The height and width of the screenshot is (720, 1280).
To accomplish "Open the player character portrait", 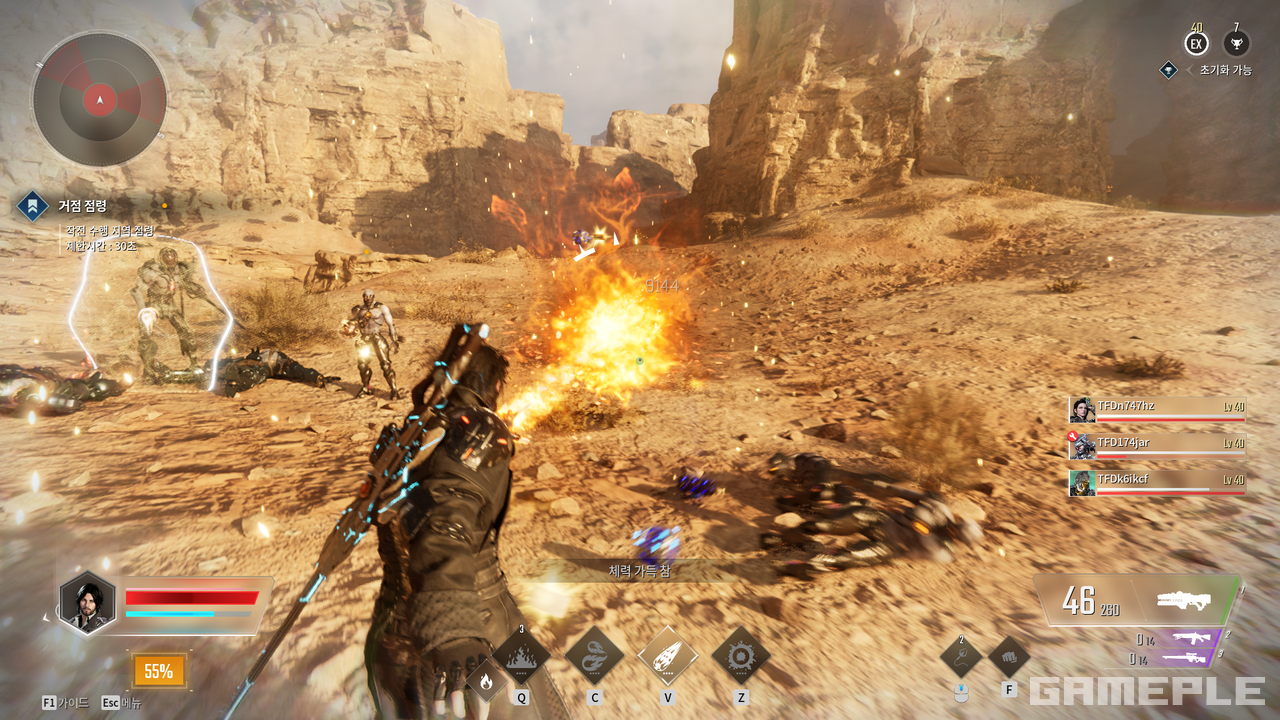I will [x=88, y=603].
